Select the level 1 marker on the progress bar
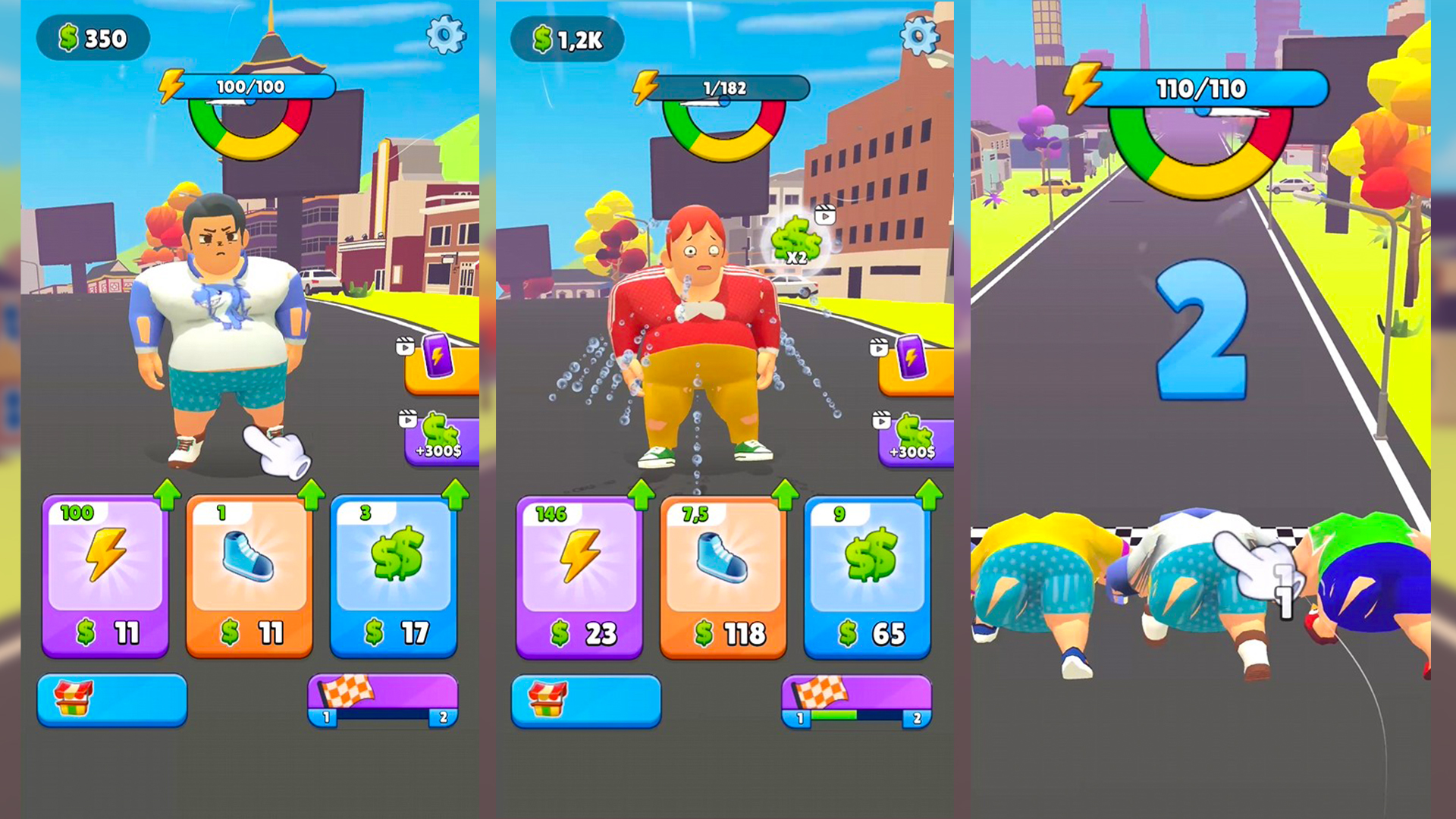 pos(326,716)
